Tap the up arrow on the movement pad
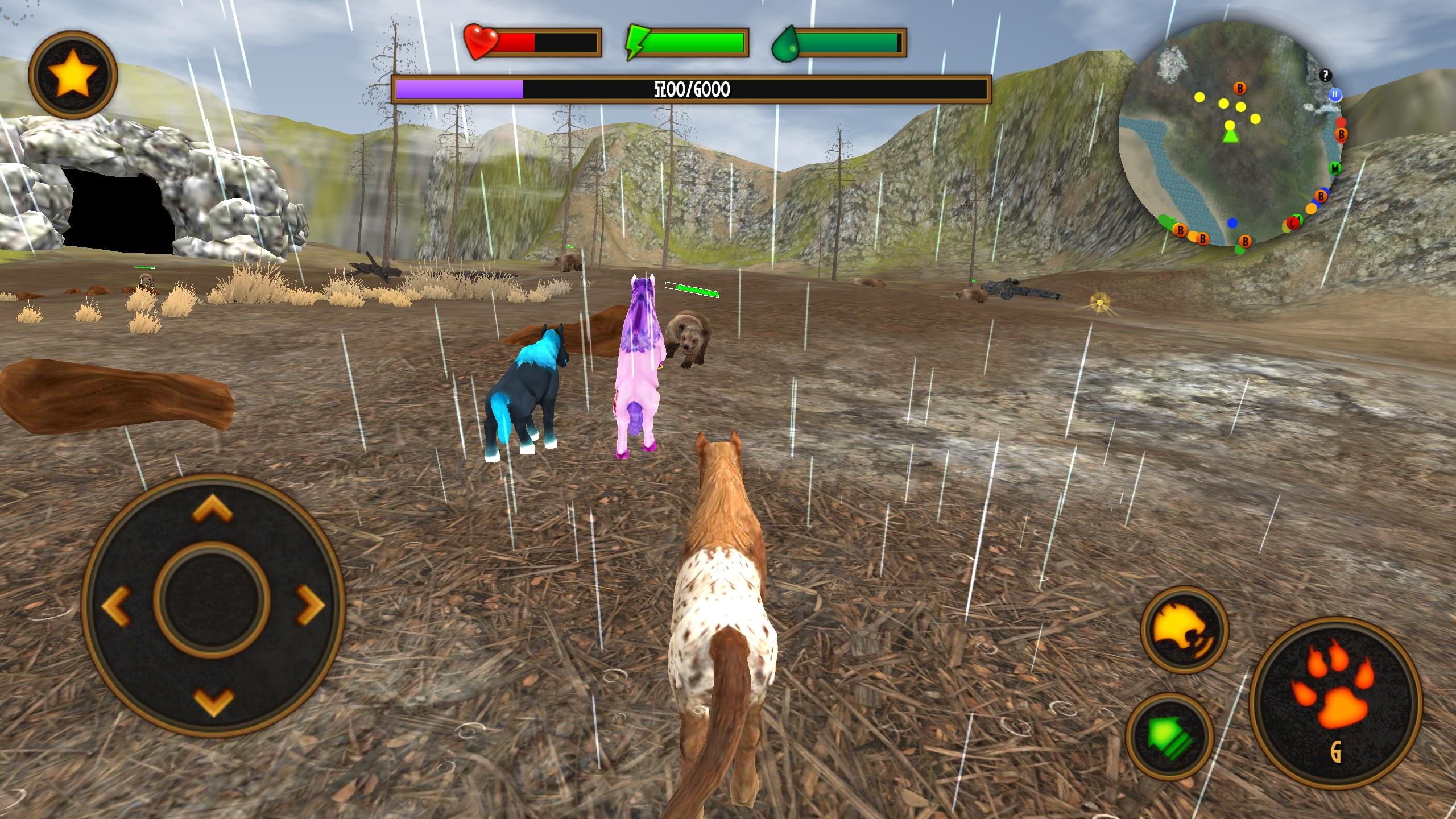 point(213,508)
